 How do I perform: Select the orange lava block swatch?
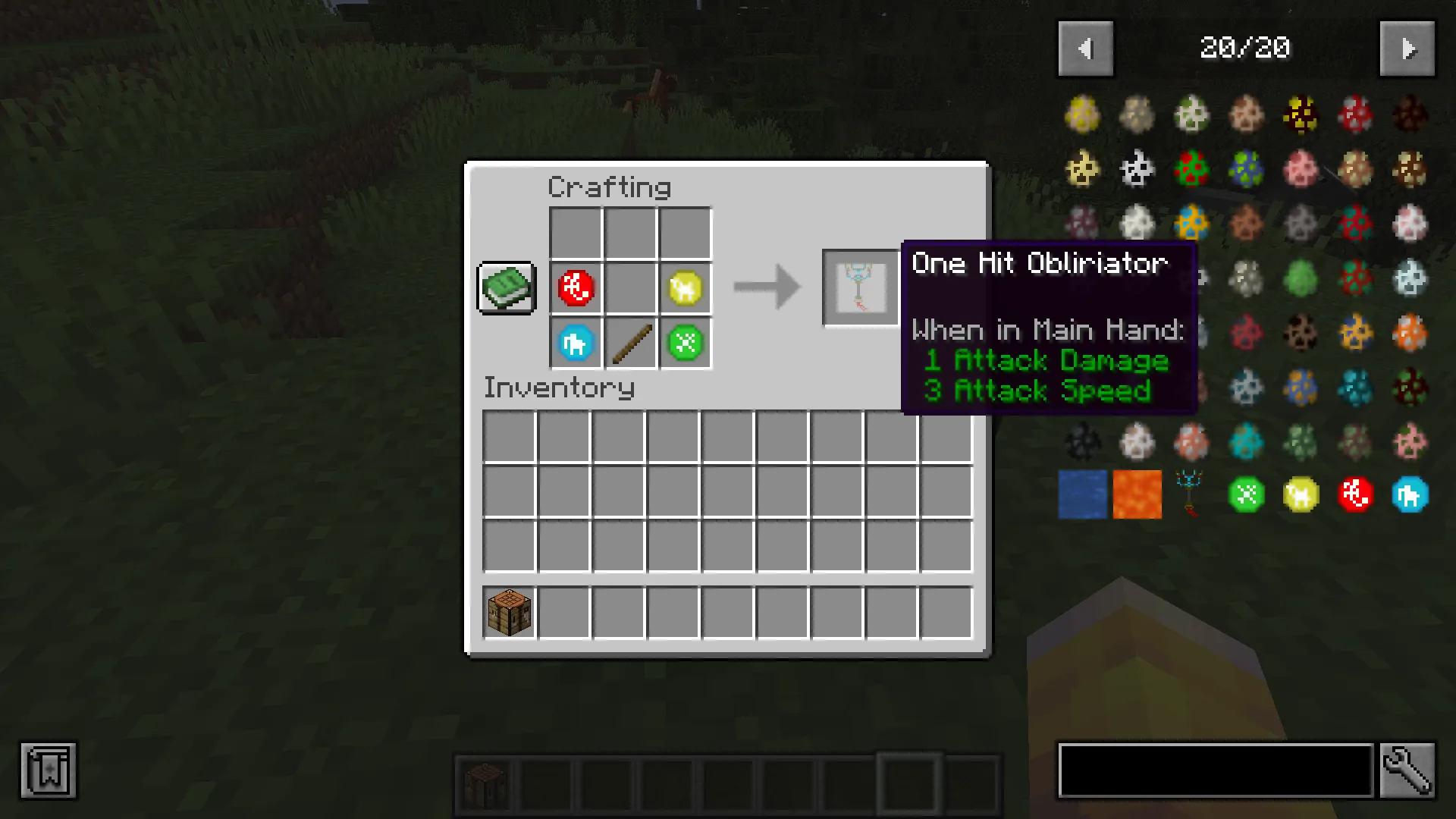point(1137,494)
